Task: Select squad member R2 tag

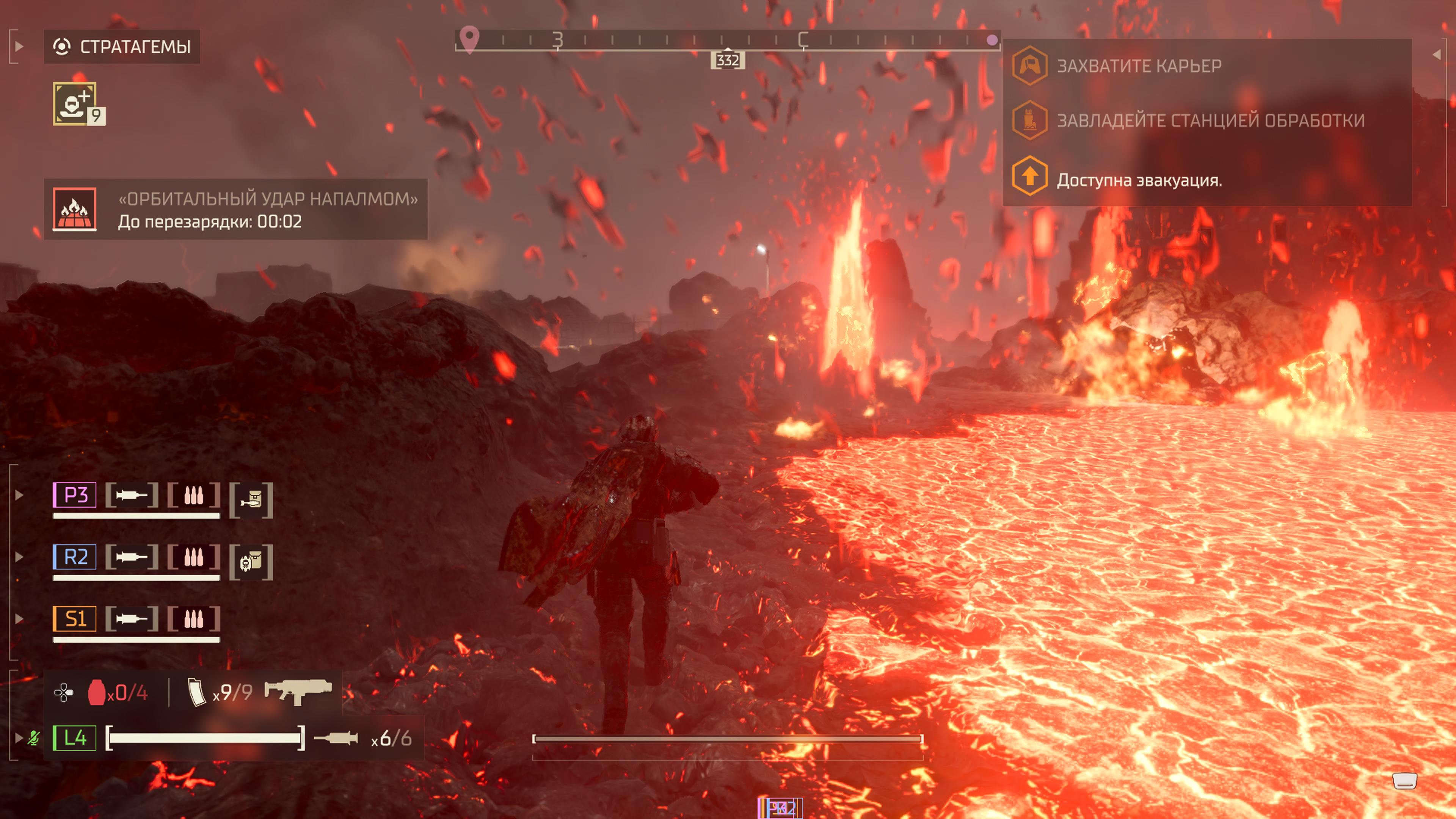Action: (75, 557)
